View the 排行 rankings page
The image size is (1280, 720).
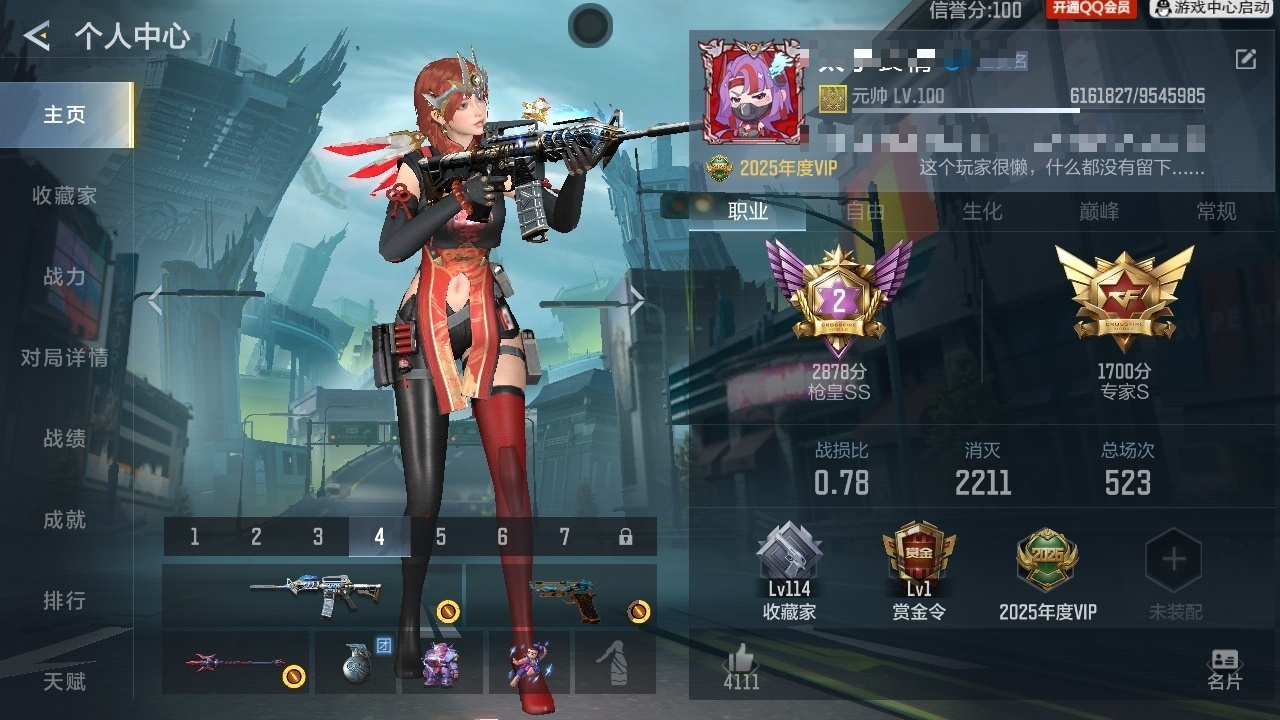click(65, 601)
